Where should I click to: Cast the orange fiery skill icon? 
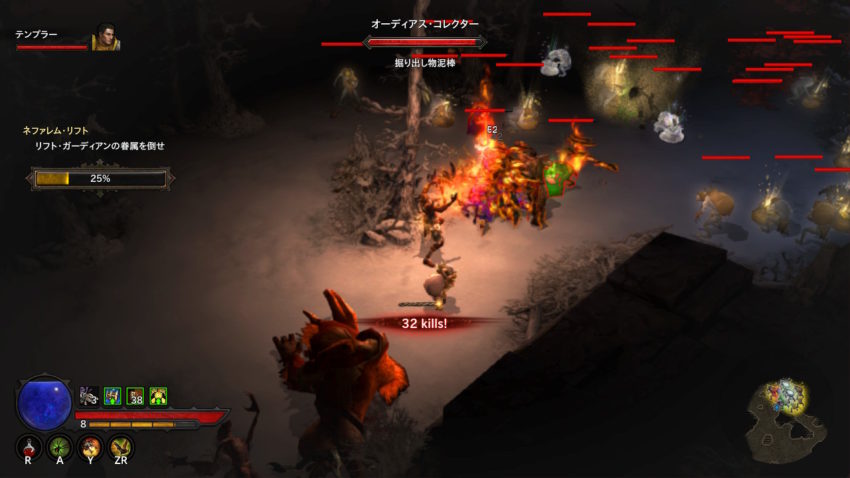click(91, 448)
